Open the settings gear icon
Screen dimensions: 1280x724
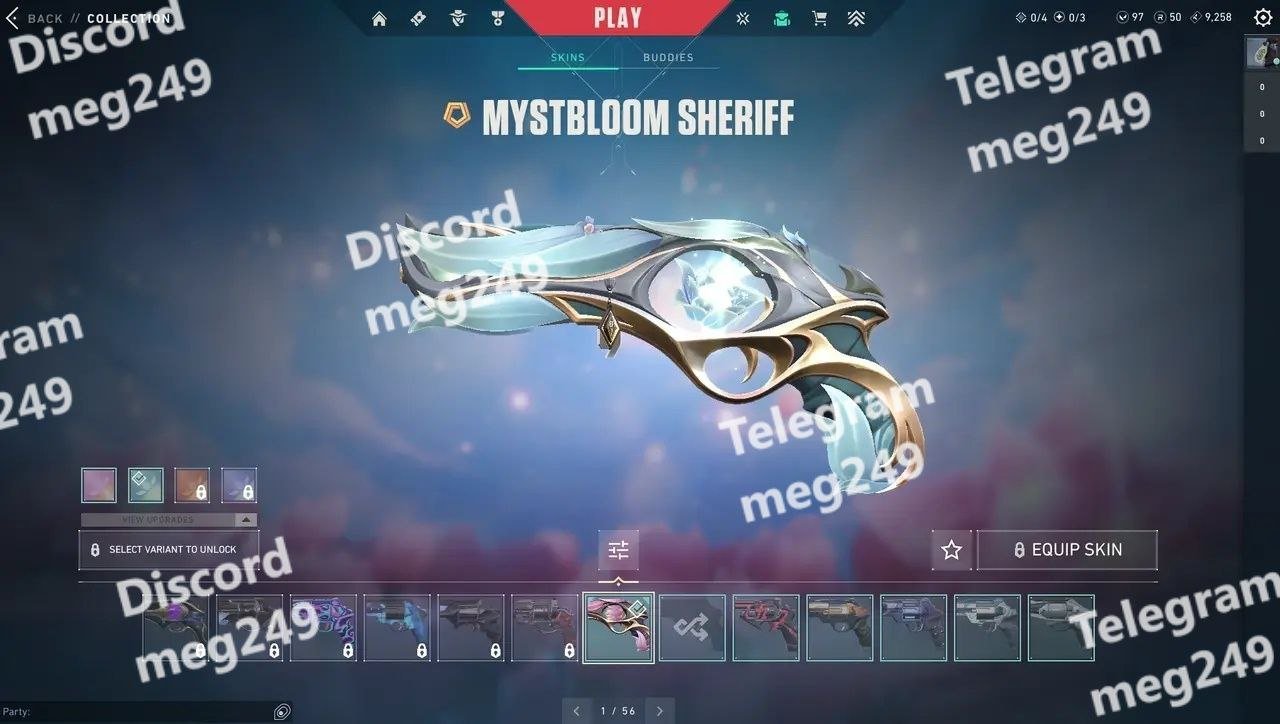(x=1262, y=17)
